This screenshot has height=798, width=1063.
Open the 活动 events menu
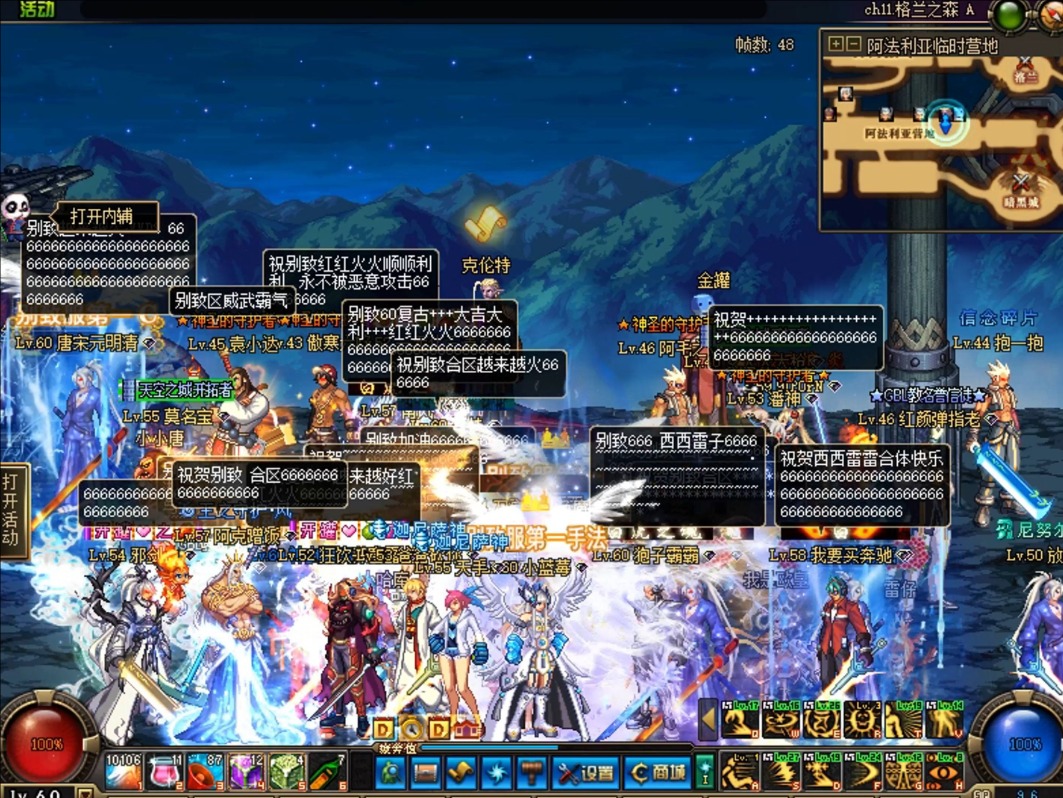pos(36,10)
